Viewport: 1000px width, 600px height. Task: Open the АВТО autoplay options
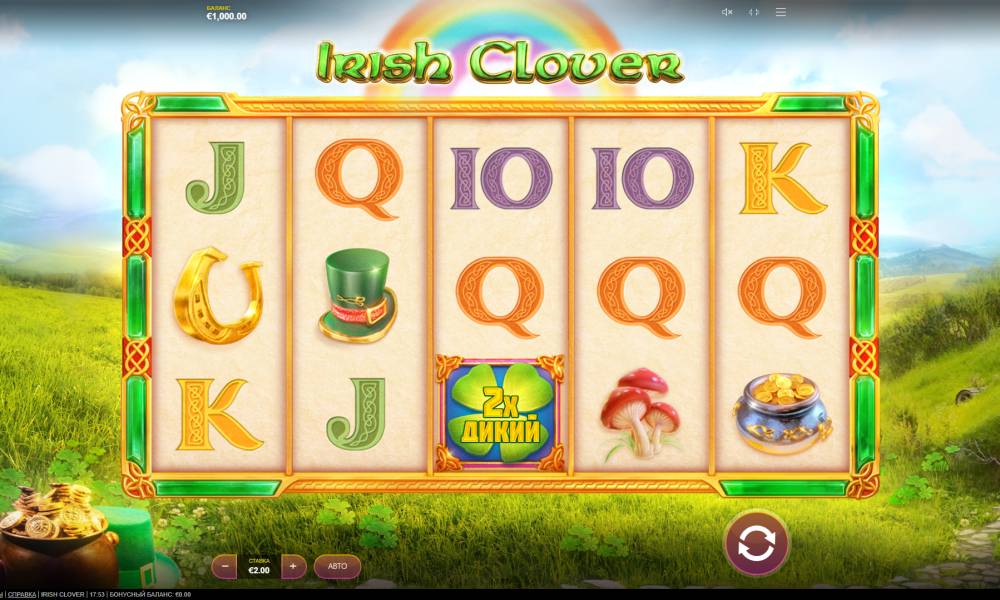338,566
